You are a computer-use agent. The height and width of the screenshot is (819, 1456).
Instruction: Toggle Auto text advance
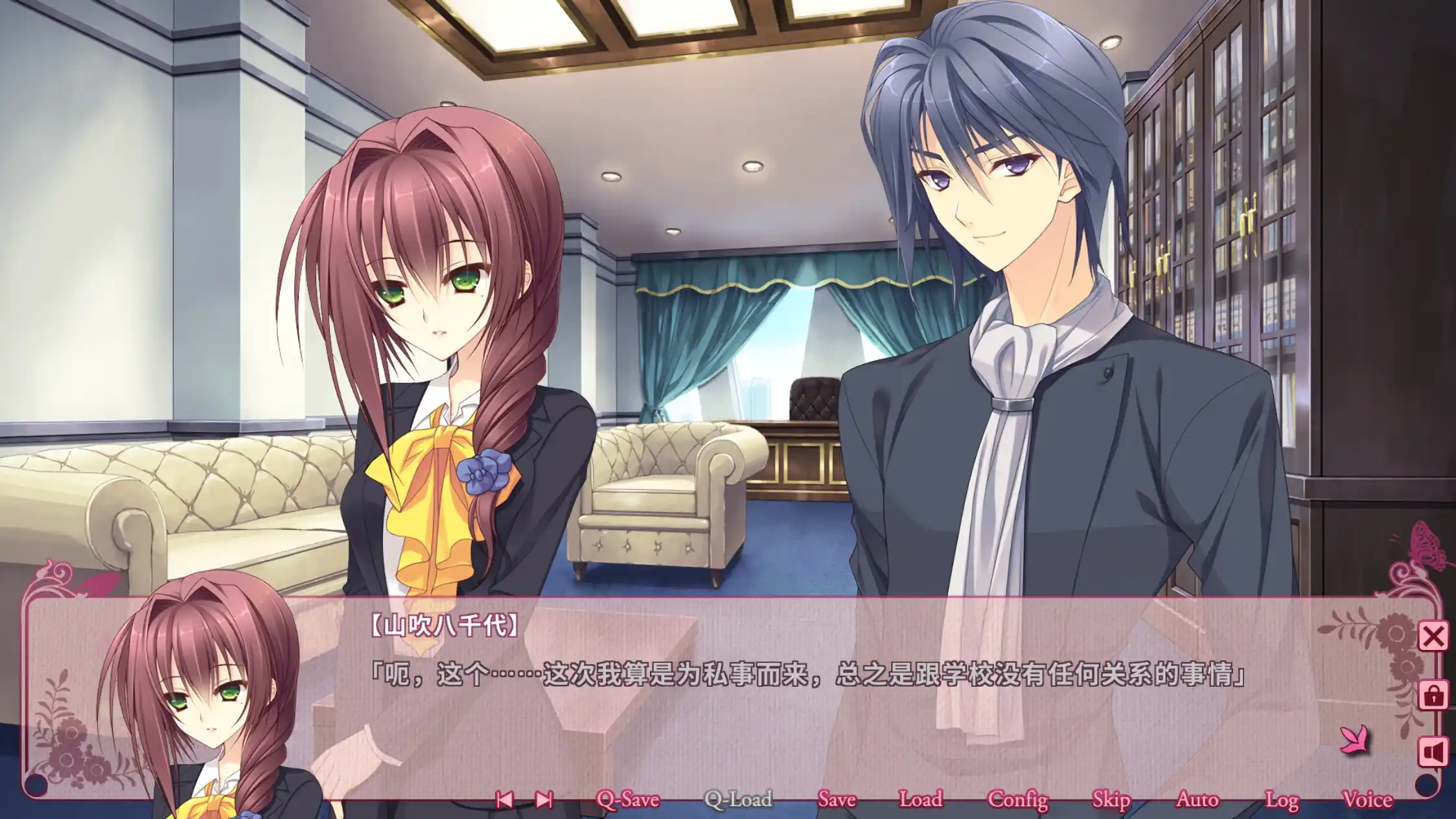[1197, 800]
